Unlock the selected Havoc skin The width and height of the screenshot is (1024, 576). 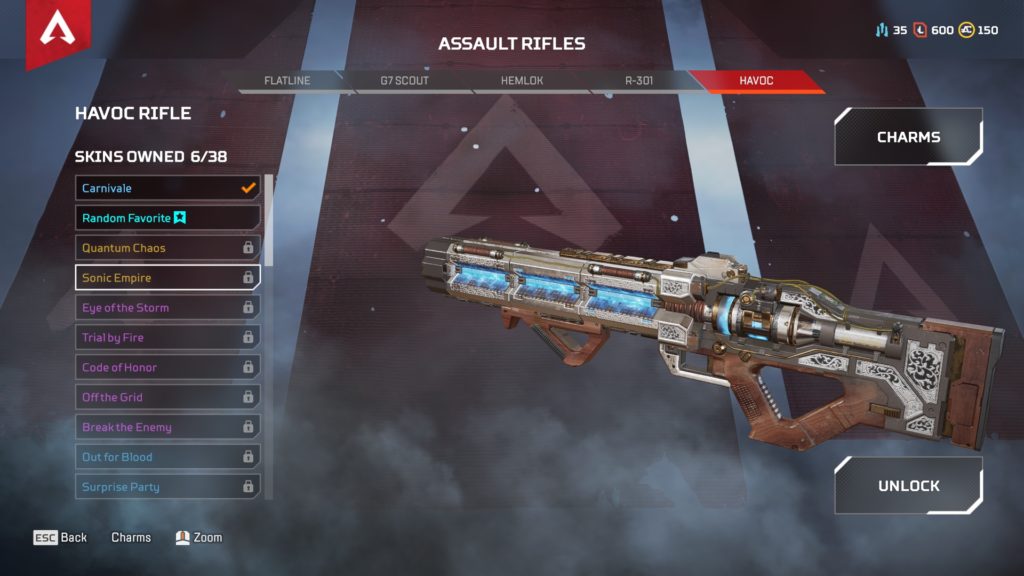(908, 486)
